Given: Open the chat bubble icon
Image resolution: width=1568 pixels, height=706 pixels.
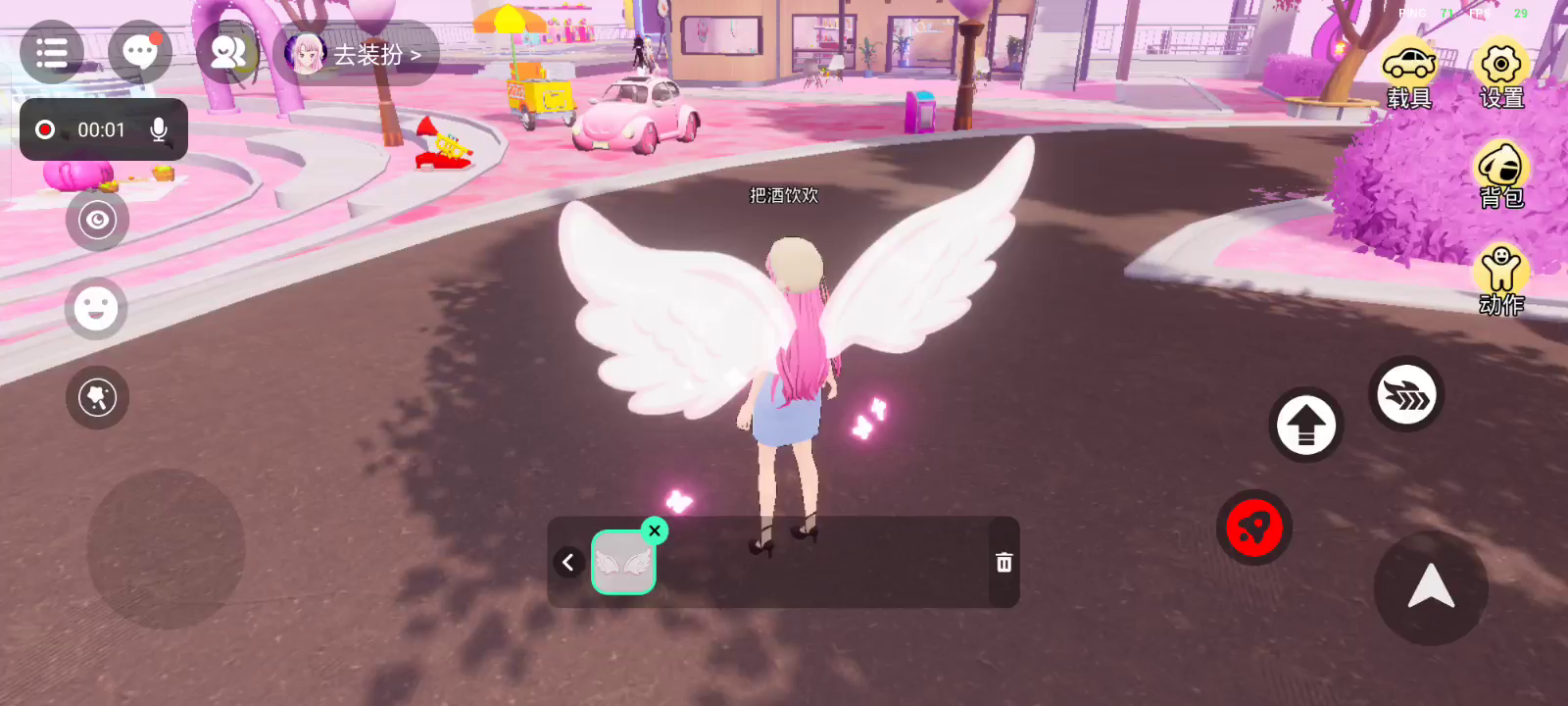Looking at the screenshot, I should tap(139, 53).
